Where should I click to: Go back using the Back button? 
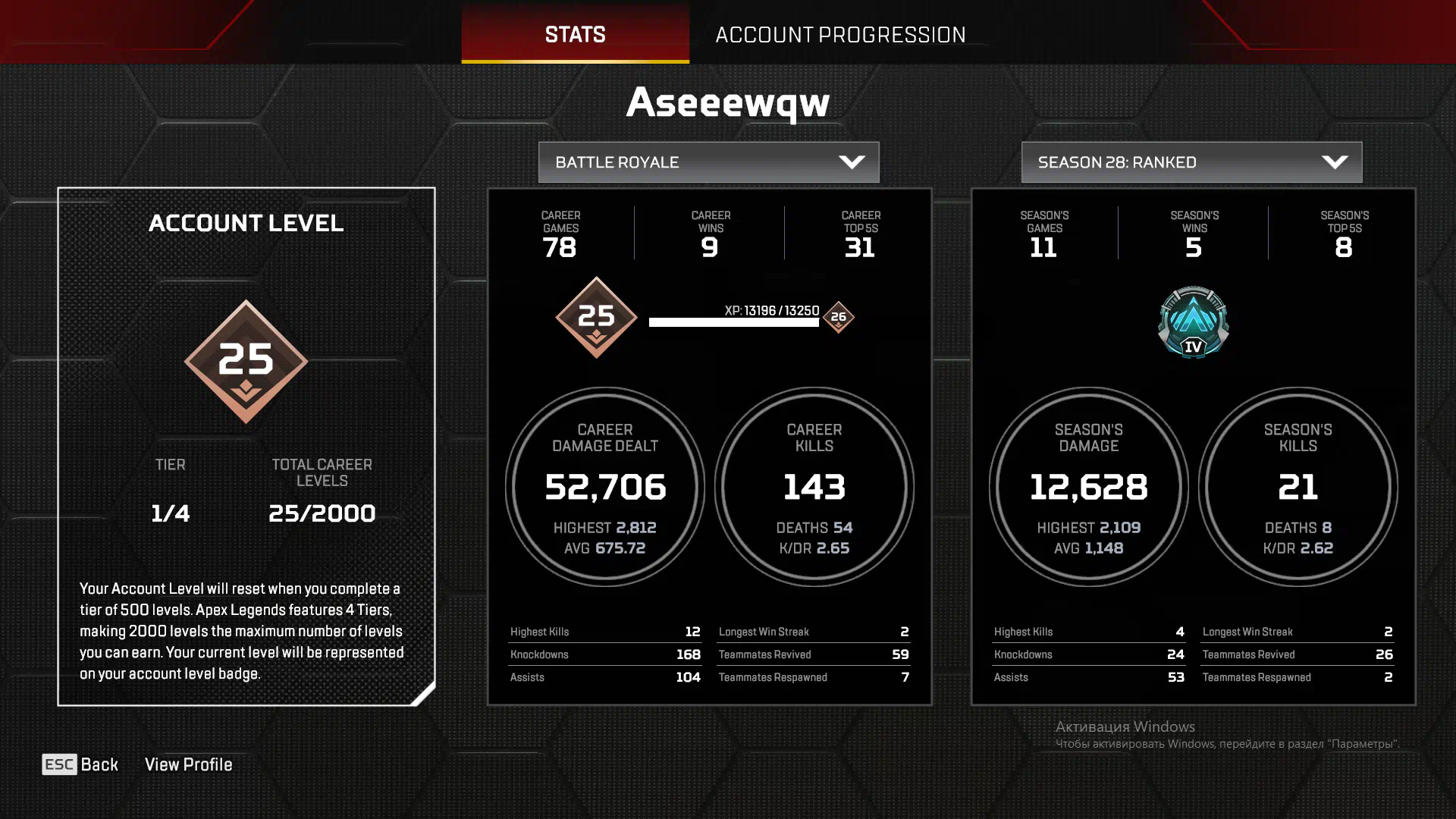coord(80,764)
